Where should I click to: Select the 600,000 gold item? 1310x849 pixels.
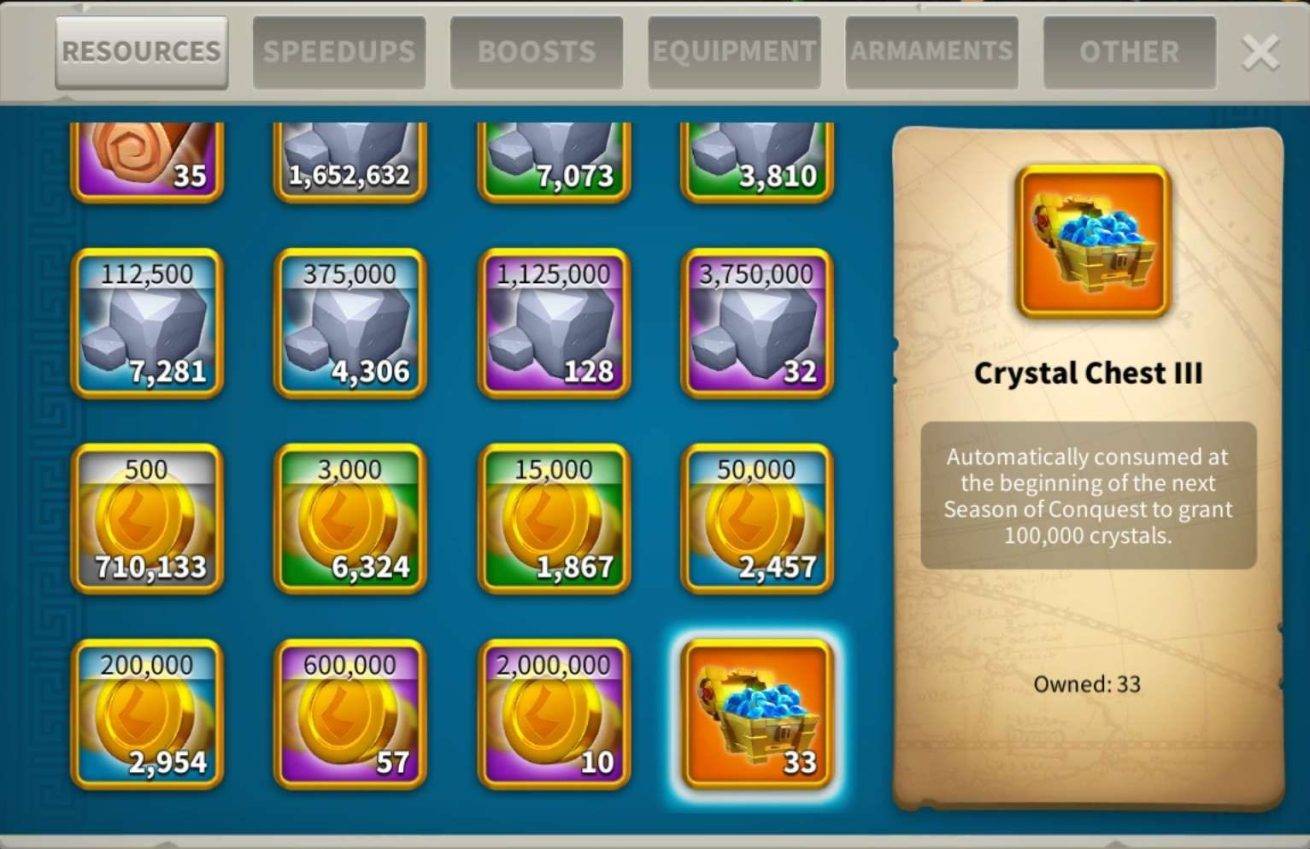(350, 714)
